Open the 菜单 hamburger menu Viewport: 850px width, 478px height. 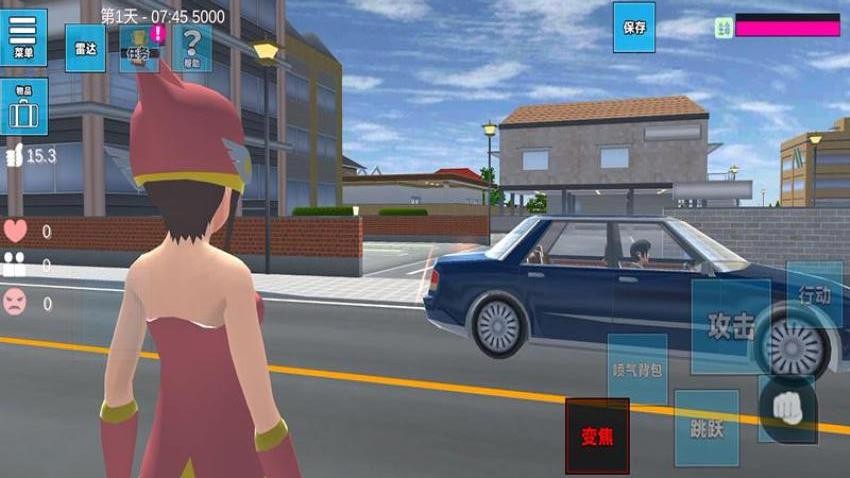23,38
